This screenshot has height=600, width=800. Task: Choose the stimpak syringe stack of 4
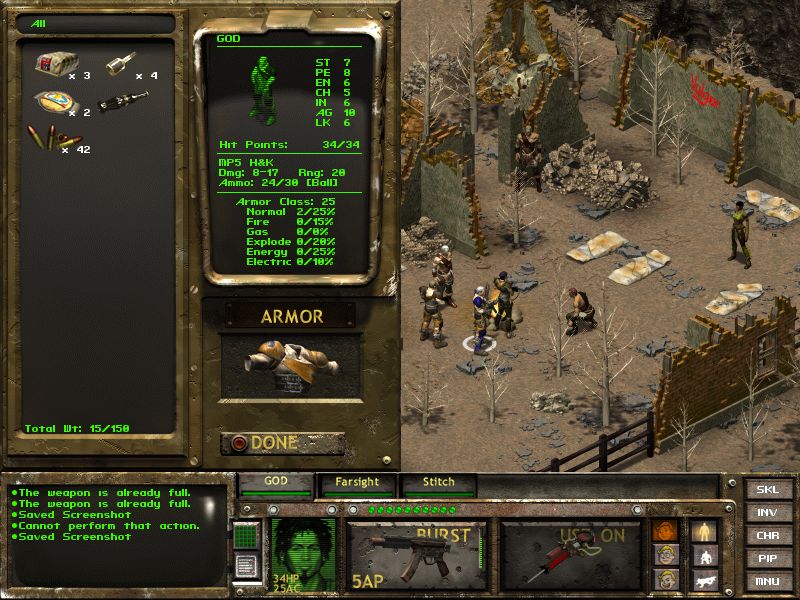click(120, 64)
